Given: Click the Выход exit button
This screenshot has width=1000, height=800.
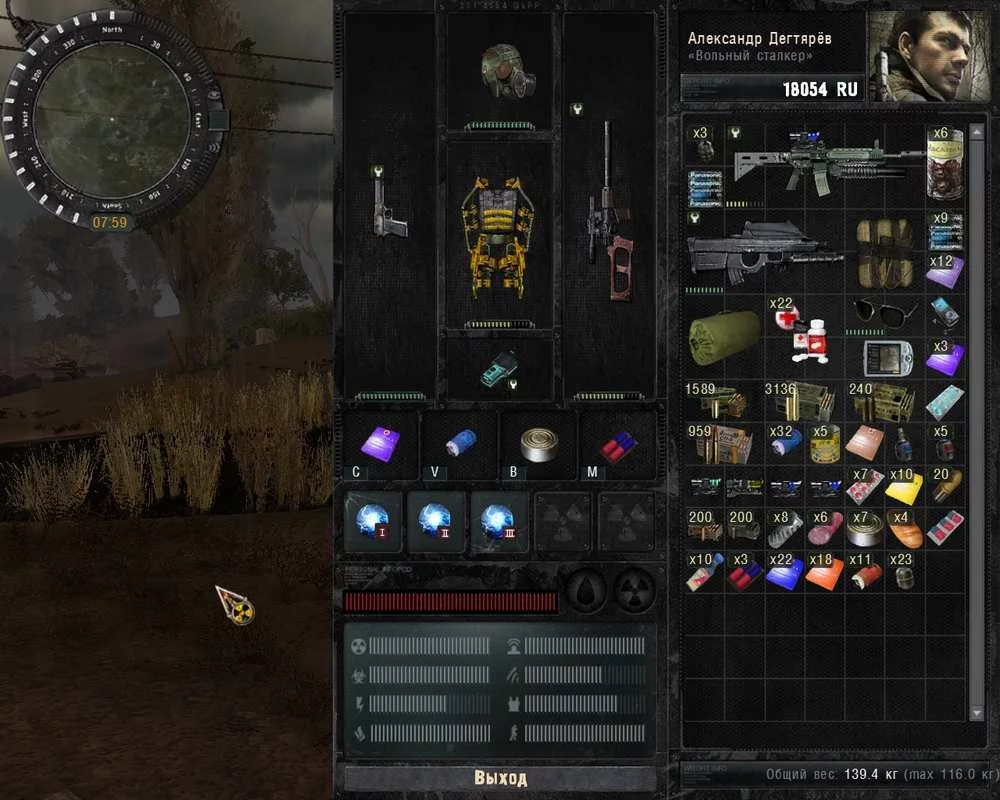Looking at the screenshot, I should (500, 778).
